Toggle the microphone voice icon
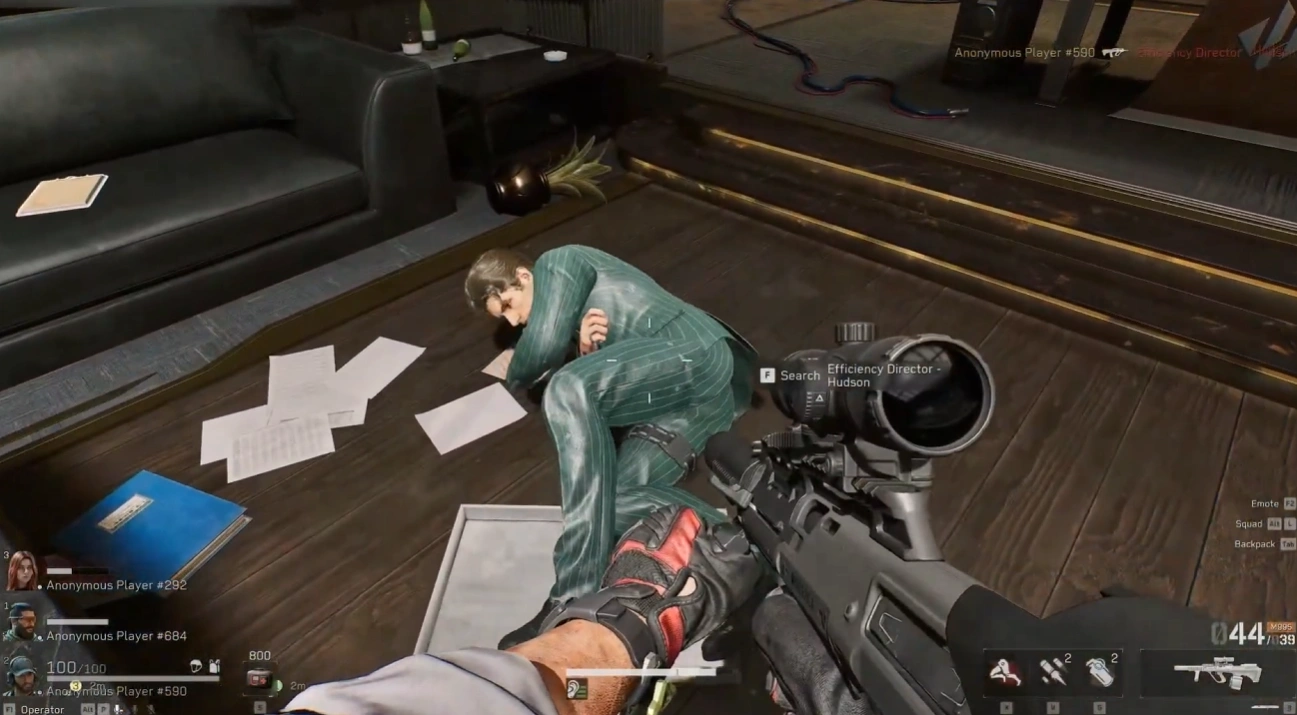Screen dimensions: 1297x715 118,709
